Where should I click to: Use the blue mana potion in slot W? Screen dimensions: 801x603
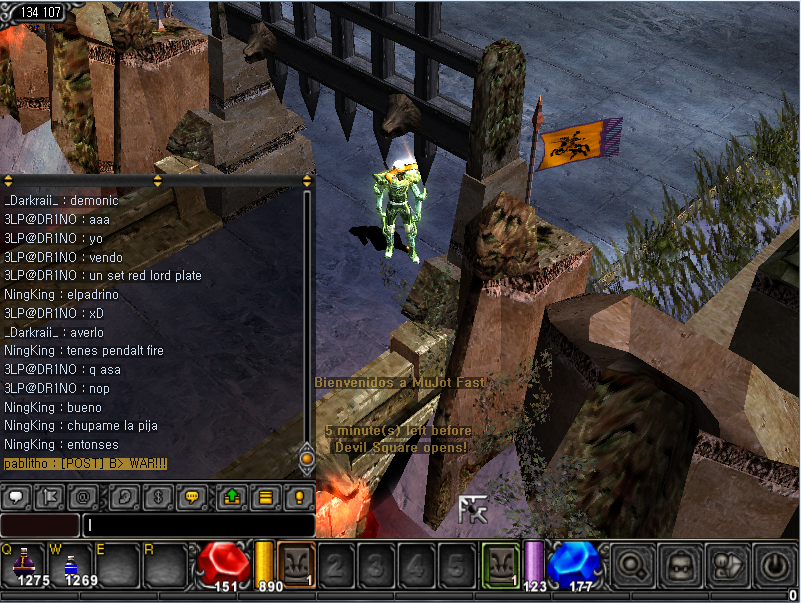tap(71, 564)
